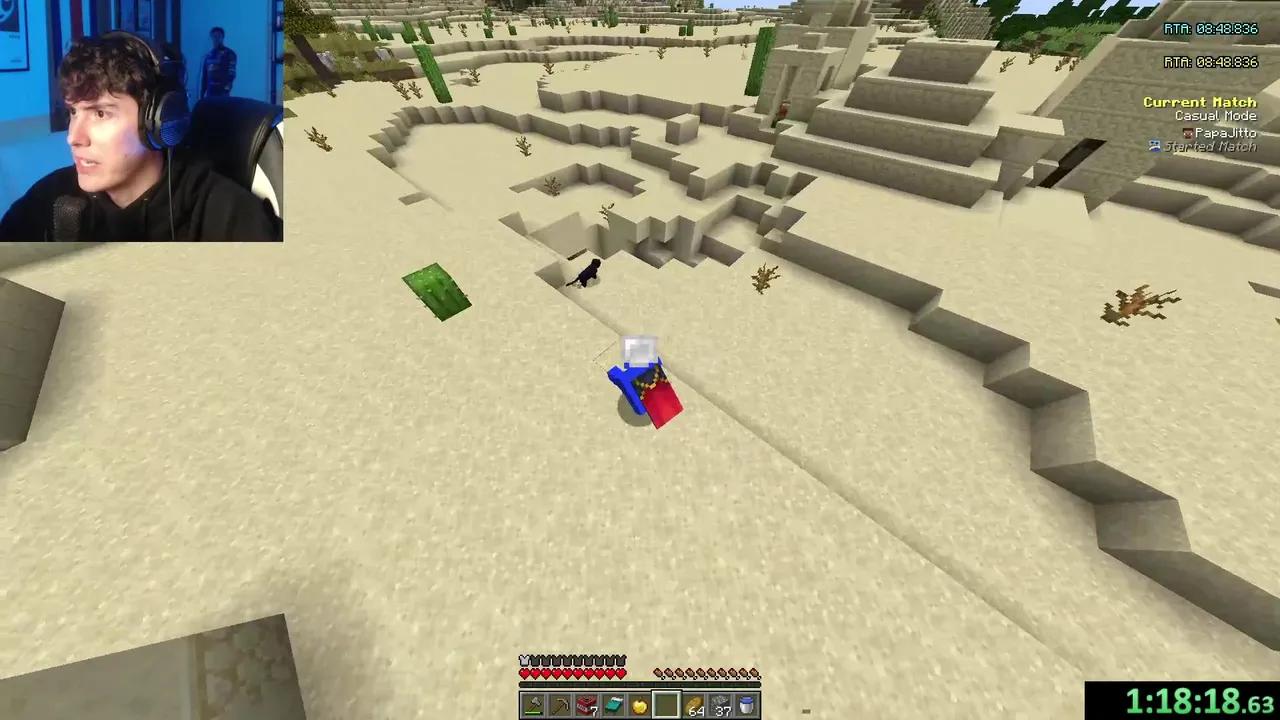Click PapaJitto's player head icon
Viewport: 1280px width, 720px height.
coord(1190,133)
